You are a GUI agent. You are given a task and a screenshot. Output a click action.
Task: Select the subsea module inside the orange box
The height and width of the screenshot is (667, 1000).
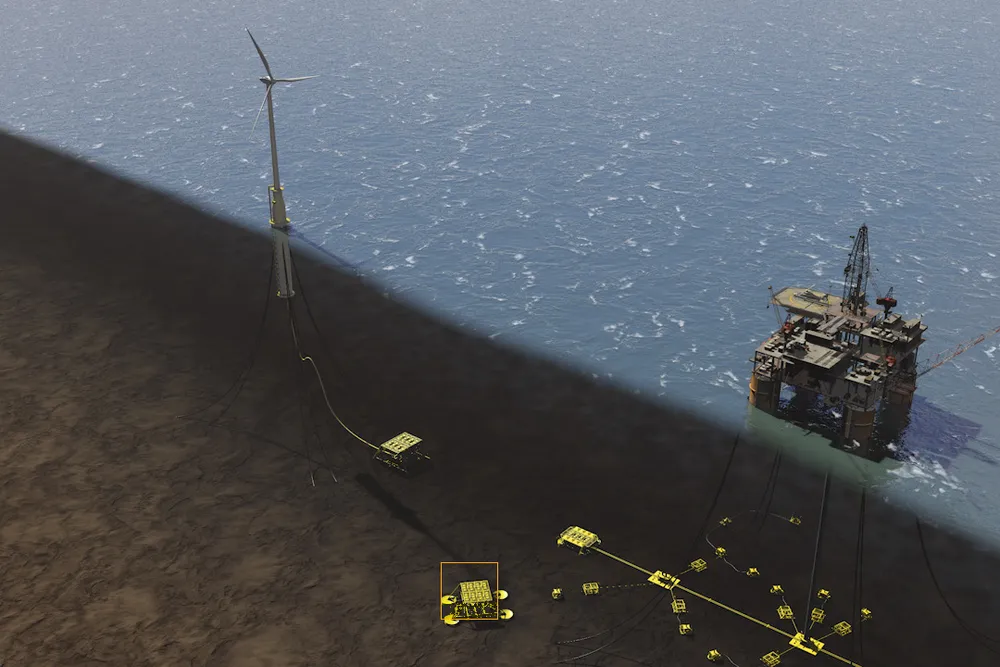tap(472, 595)
